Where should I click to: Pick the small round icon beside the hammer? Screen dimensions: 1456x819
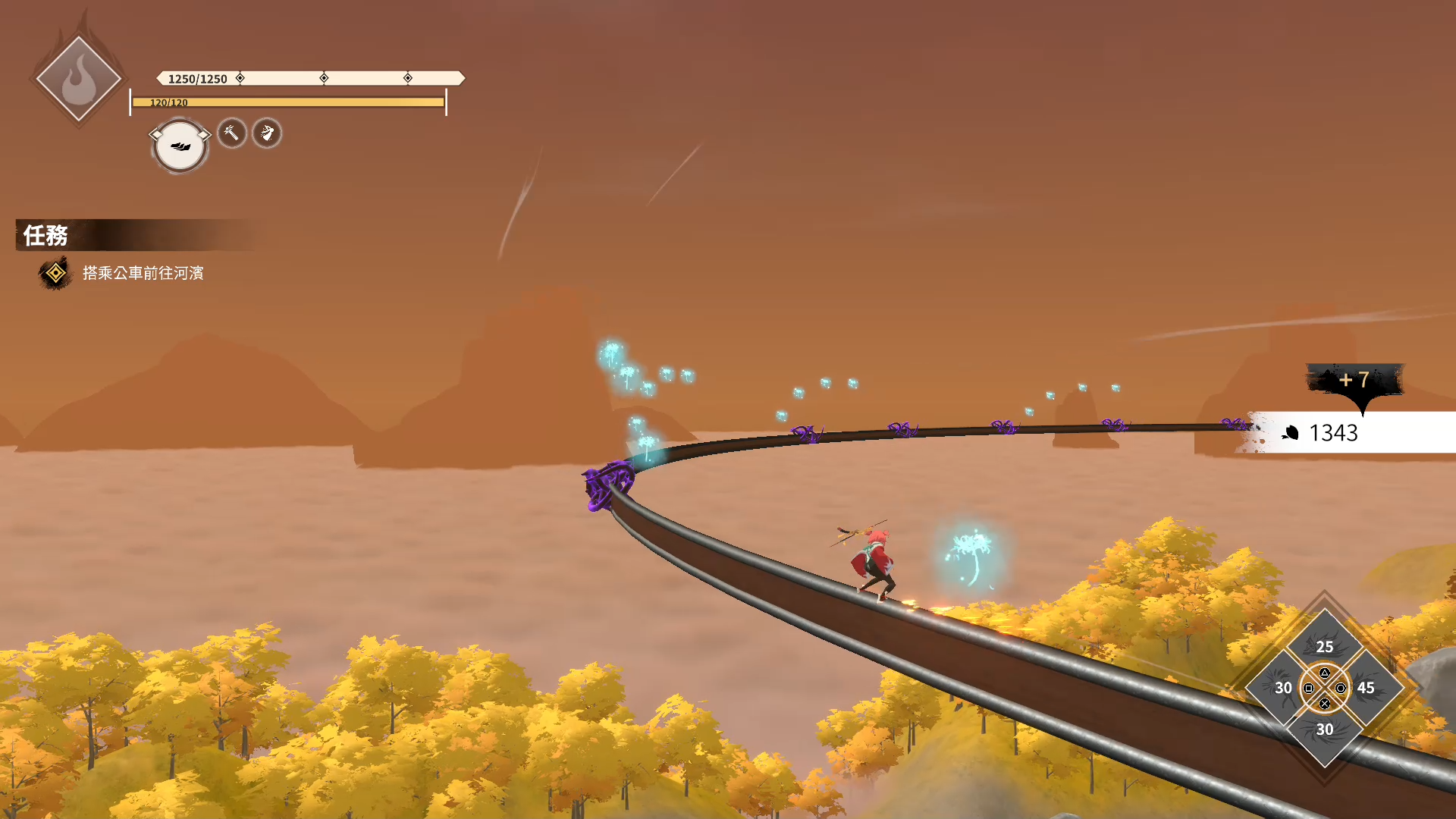267,133
